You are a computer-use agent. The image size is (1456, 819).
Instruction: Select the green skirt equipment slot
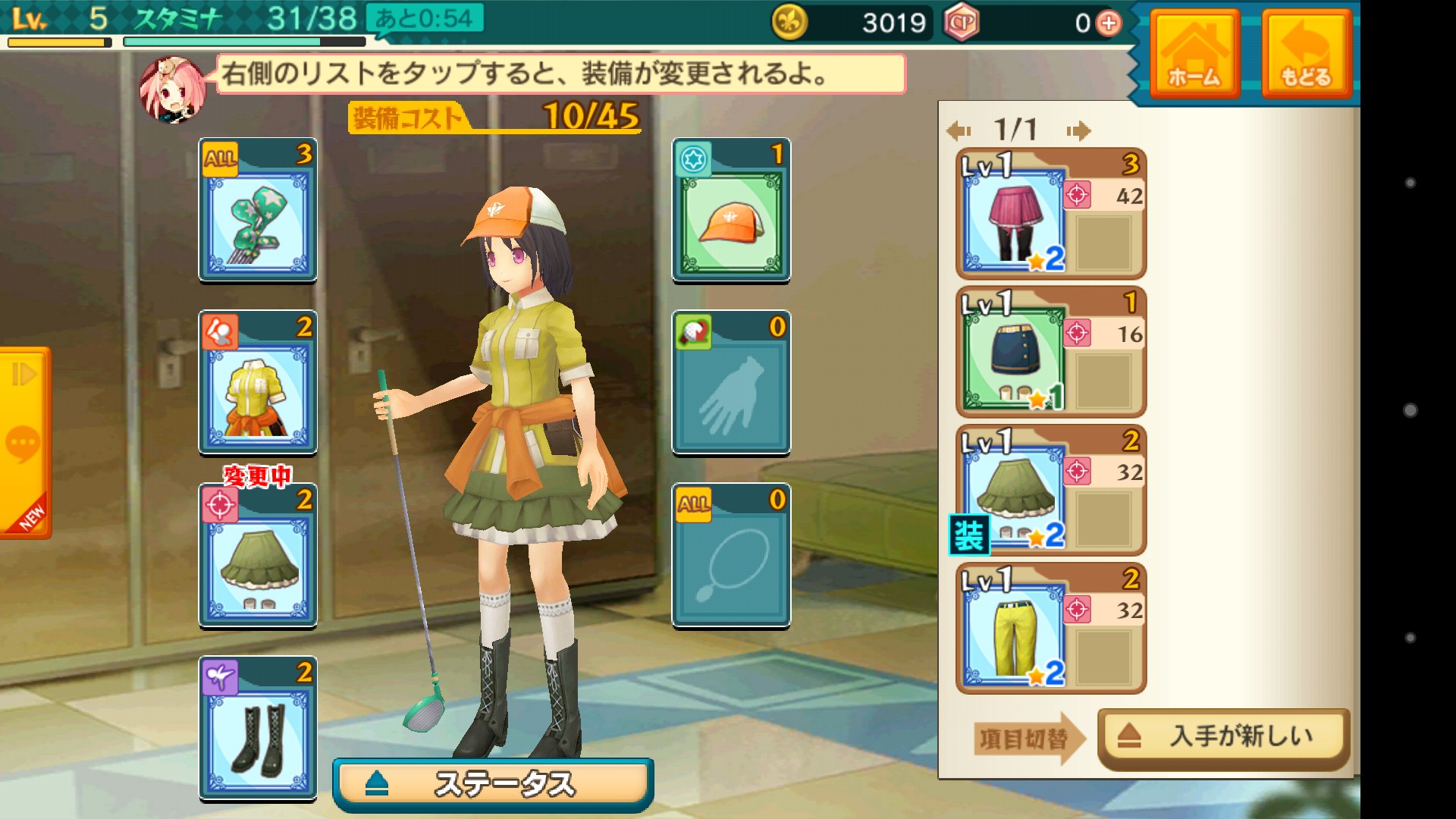tap(258, 556)
